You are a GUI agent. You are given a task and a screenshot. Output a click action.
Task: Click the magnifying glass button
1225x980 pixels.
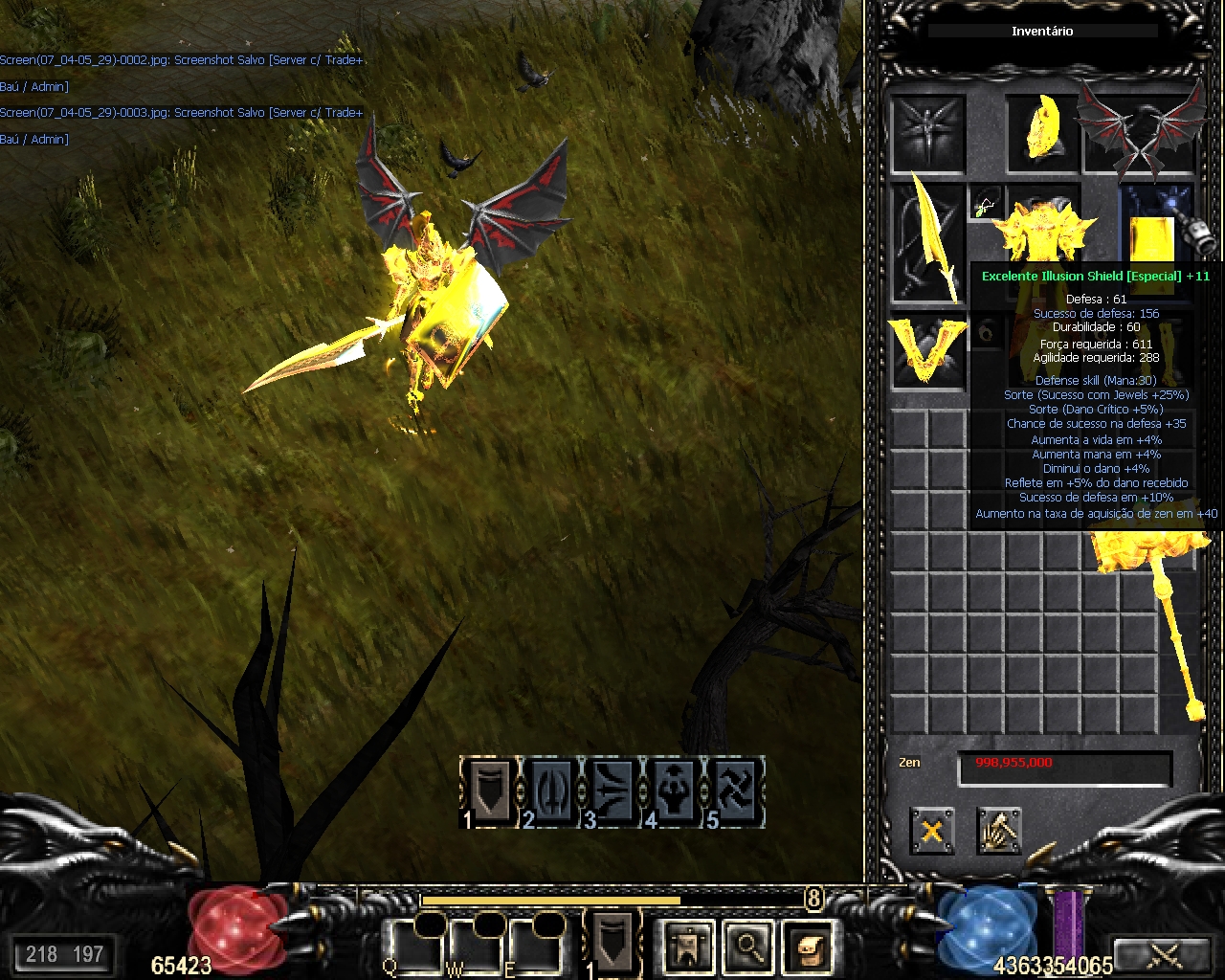pos(747,947)
